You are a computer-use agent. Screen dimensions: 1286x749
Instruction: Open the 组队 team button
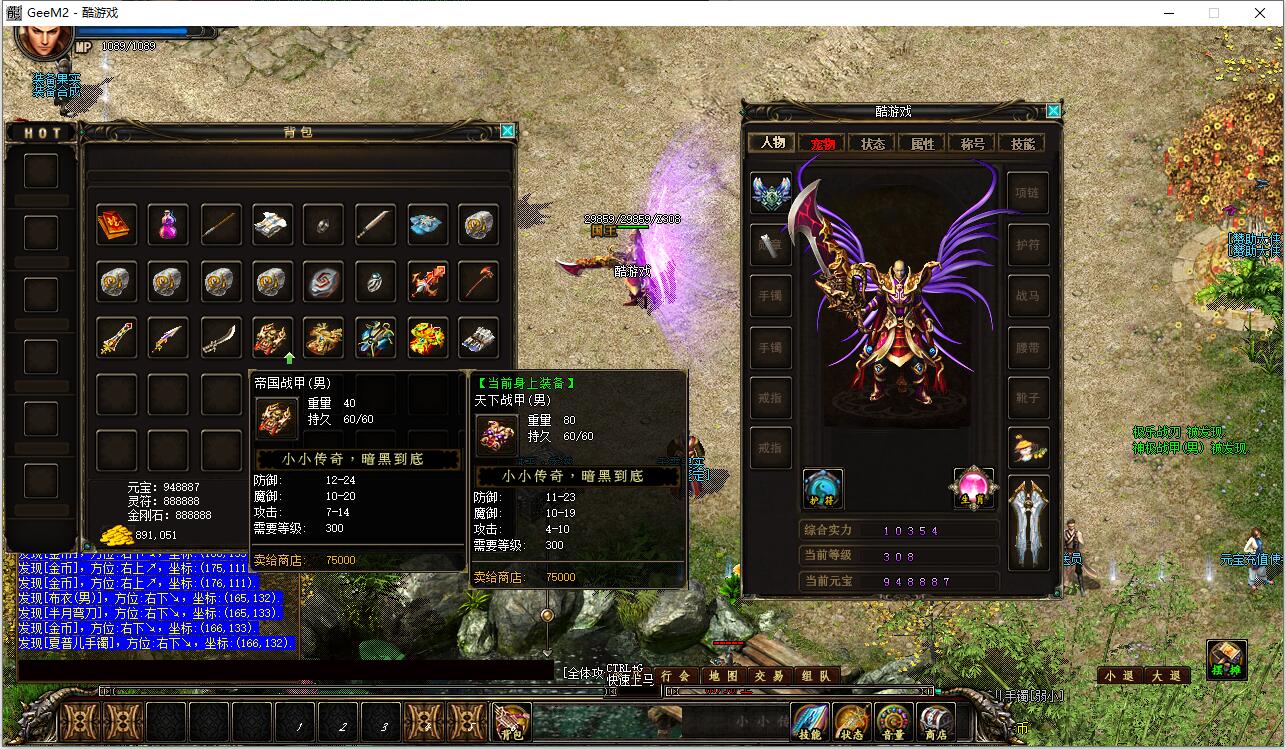[x=816, y=676]
